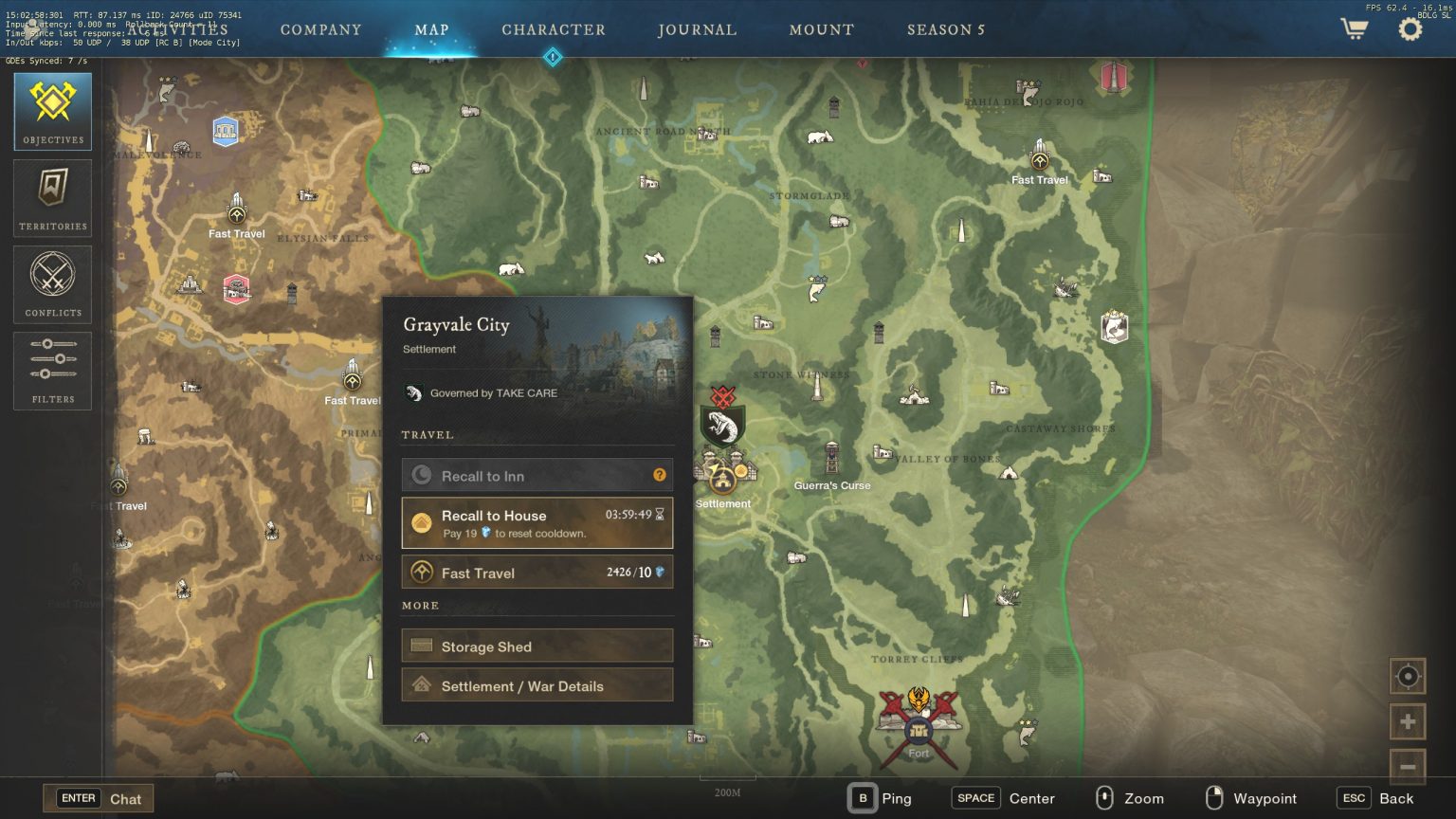Select Fast Travel to Grayvale City
Viewport: 1456px width, 819px height.
click(537, 573)
